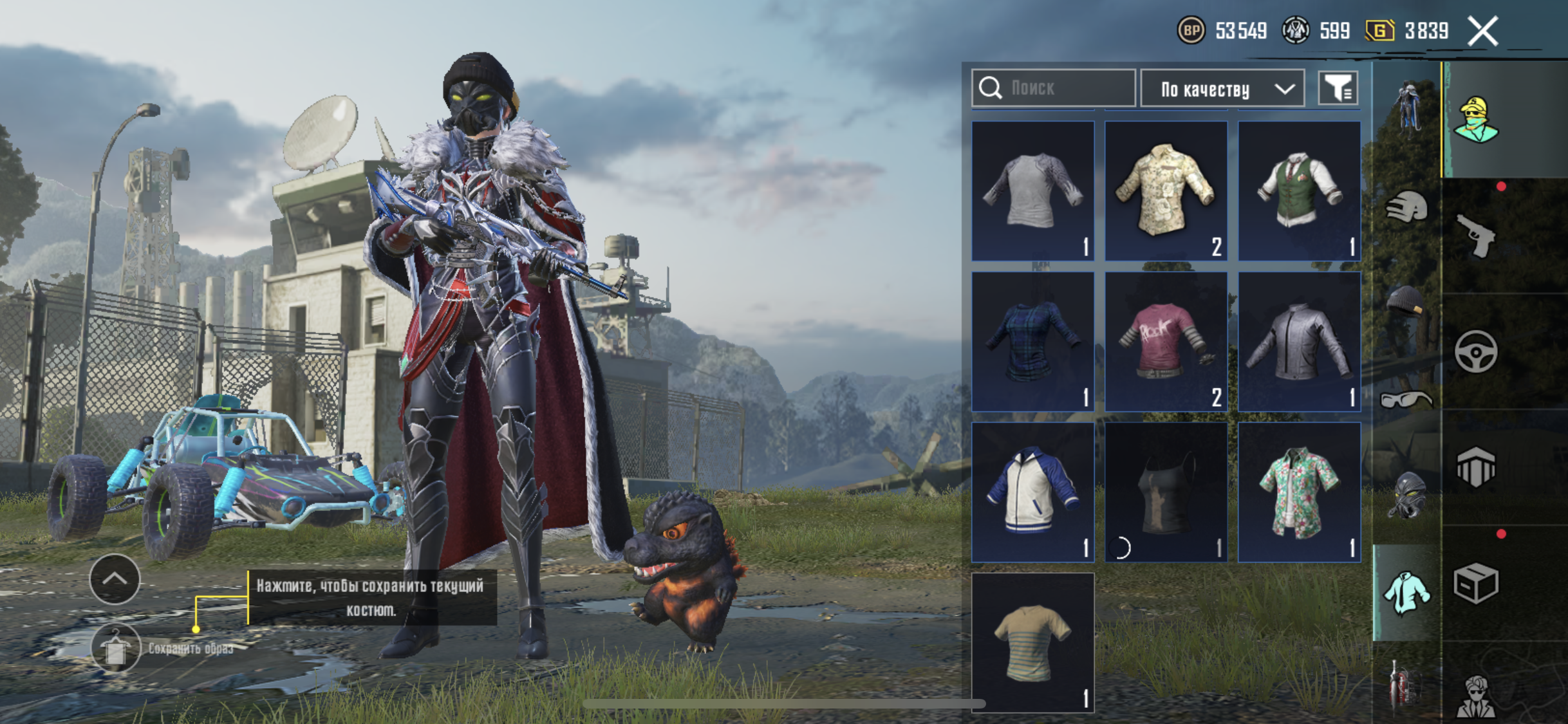Click Сохранить образ save outfit button
This screenshot has height=724, width=1568.
[x=116, y=648]
